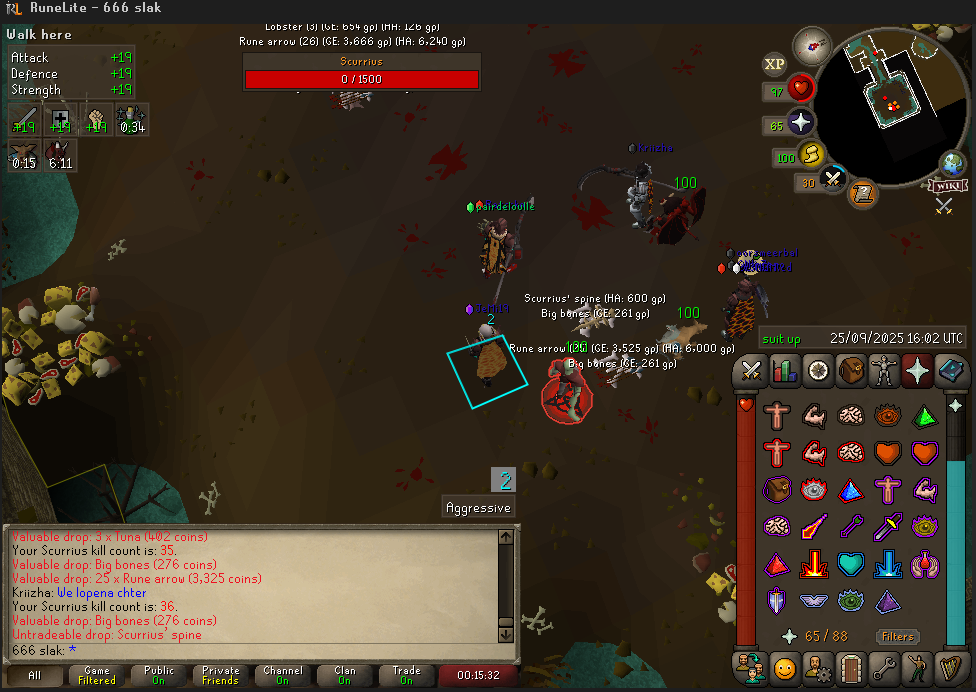Viewport: 976px width, 692px height.
Task: Click the compass to face north
Action: (812, 44)
